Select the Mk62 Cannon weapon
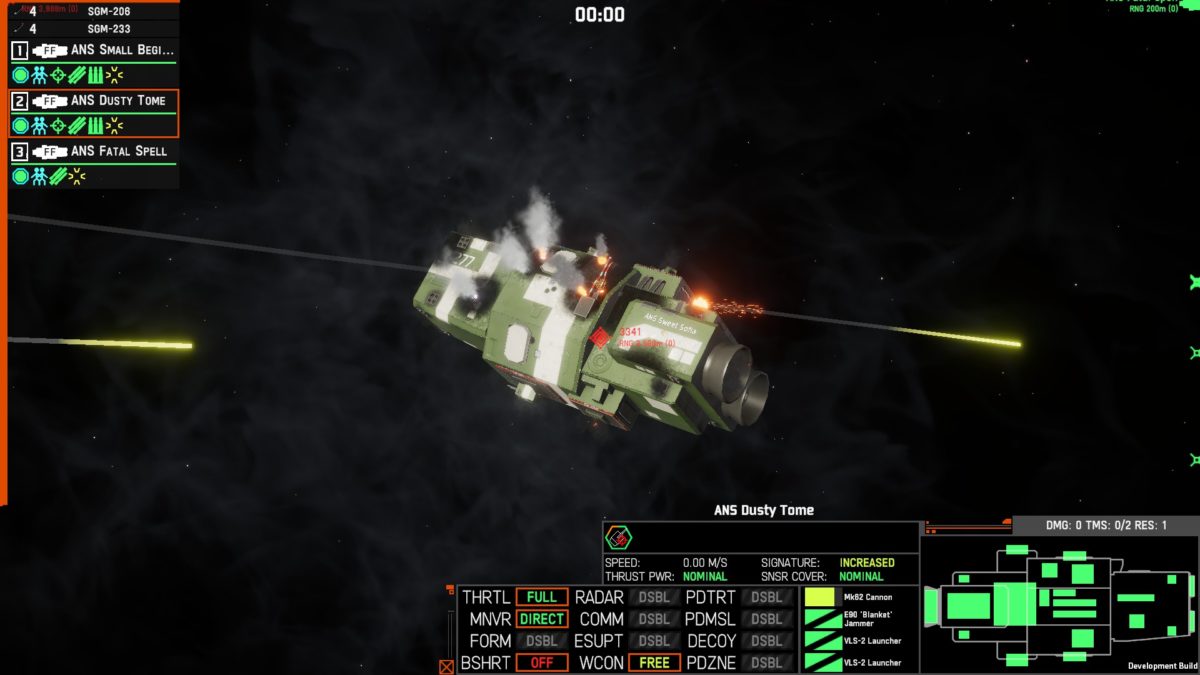The width and height of the screenshot is (1200, 675). tap(859, 597)
